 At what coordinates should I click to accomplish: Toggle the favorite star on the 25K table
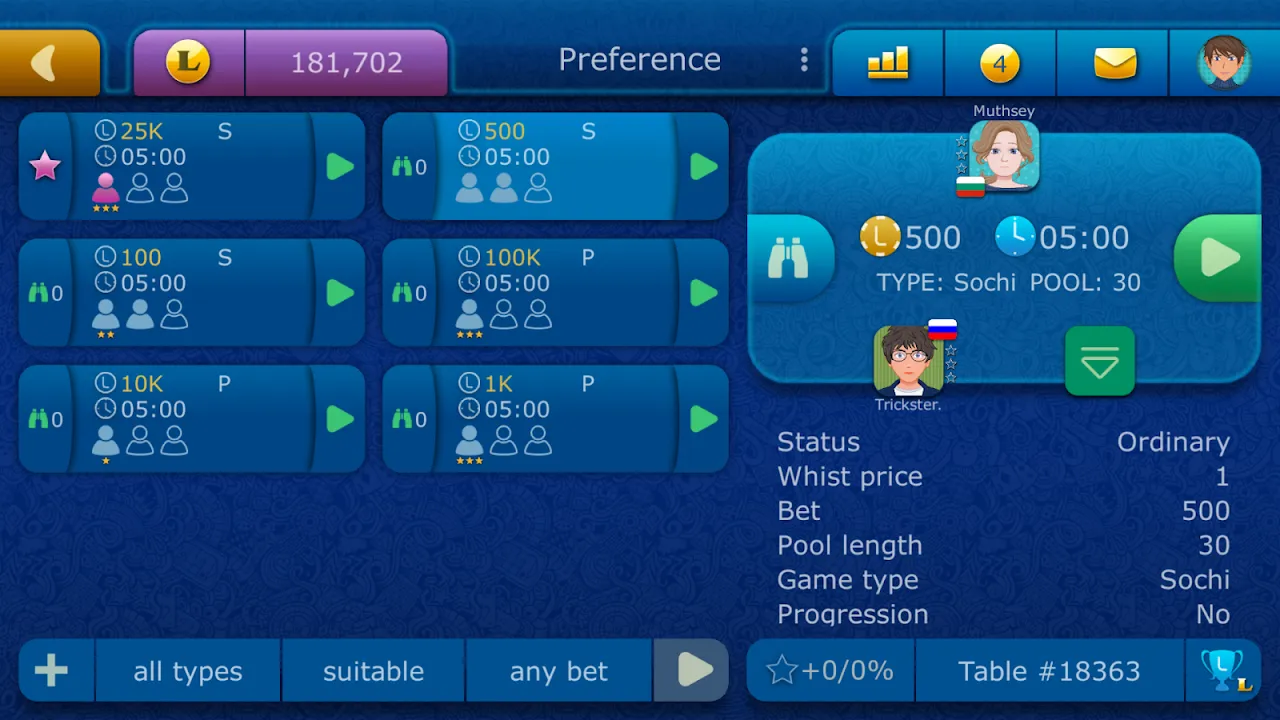tap(45, 166)
